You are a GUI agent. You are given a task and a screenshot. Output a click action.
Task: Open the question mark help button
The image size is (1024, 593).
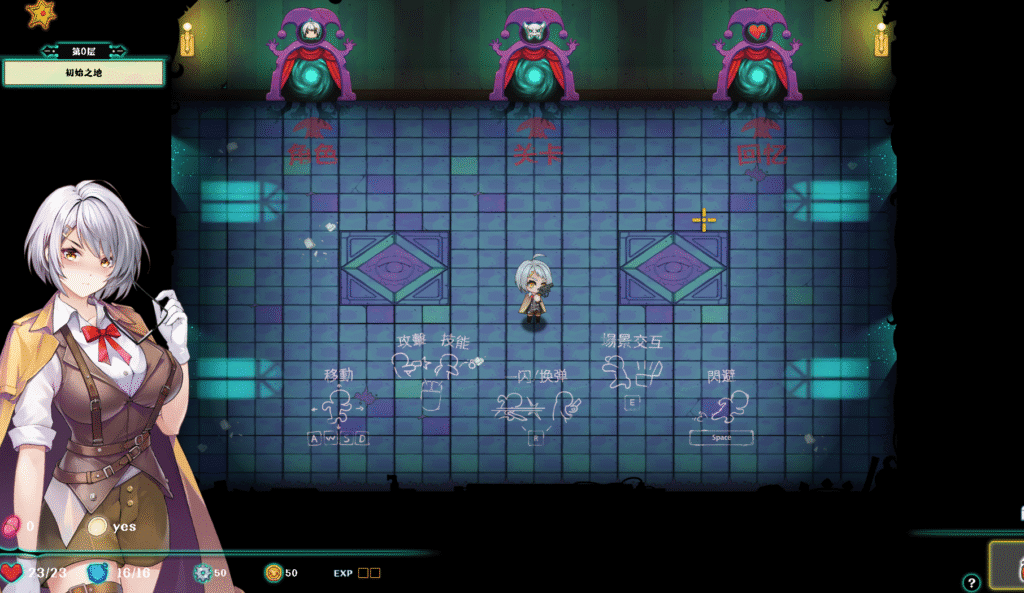click(971, 582)
